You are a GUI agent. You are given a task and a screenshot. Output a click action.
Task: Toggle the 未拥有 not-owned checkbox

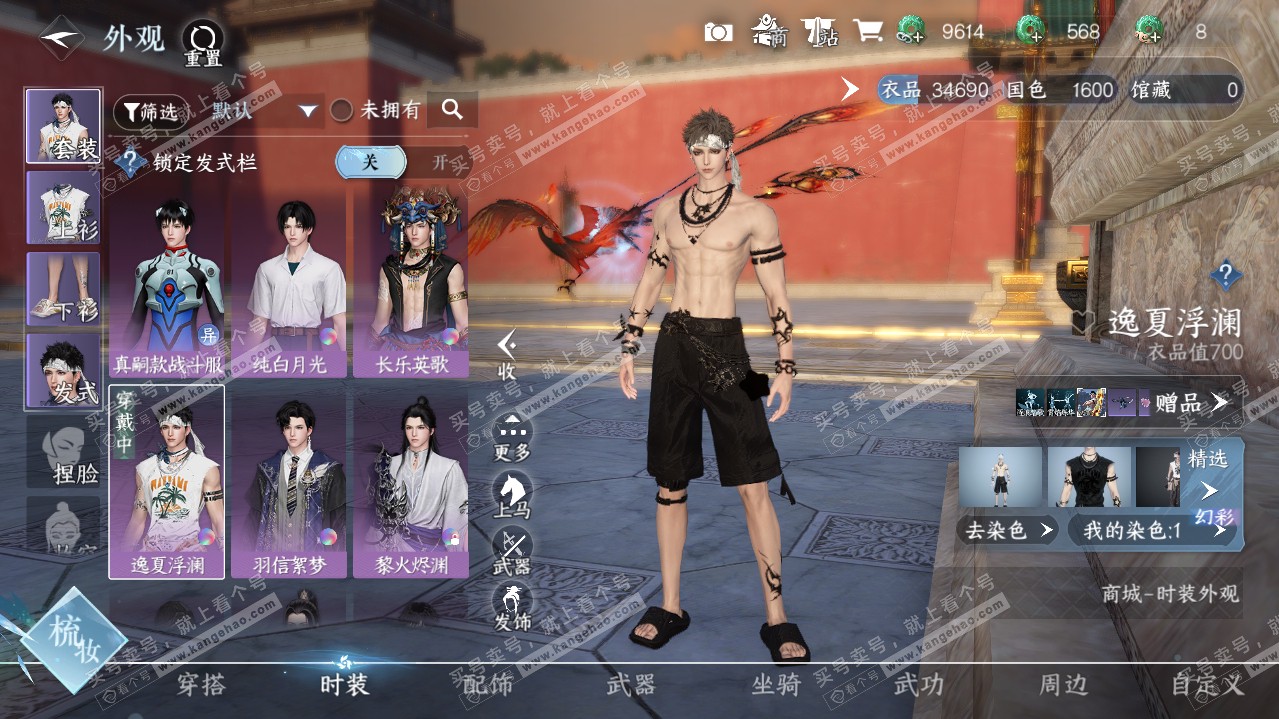[342, 111]
